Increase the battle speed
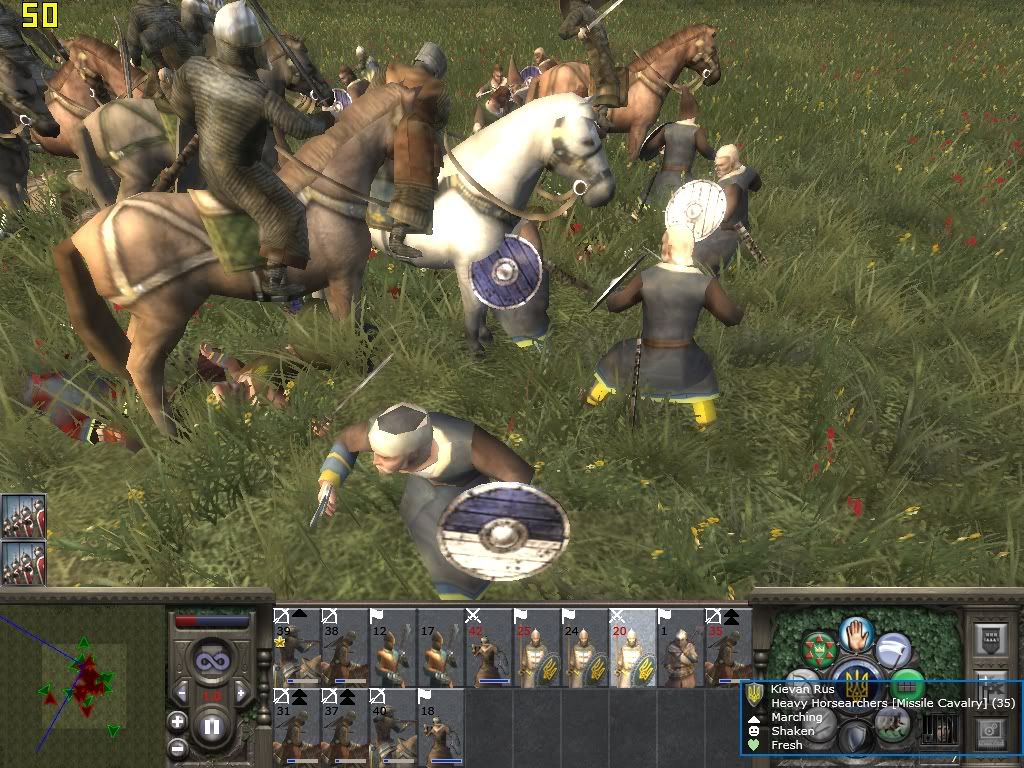This screenshot has width=1024, height=768. click(242, 692)
